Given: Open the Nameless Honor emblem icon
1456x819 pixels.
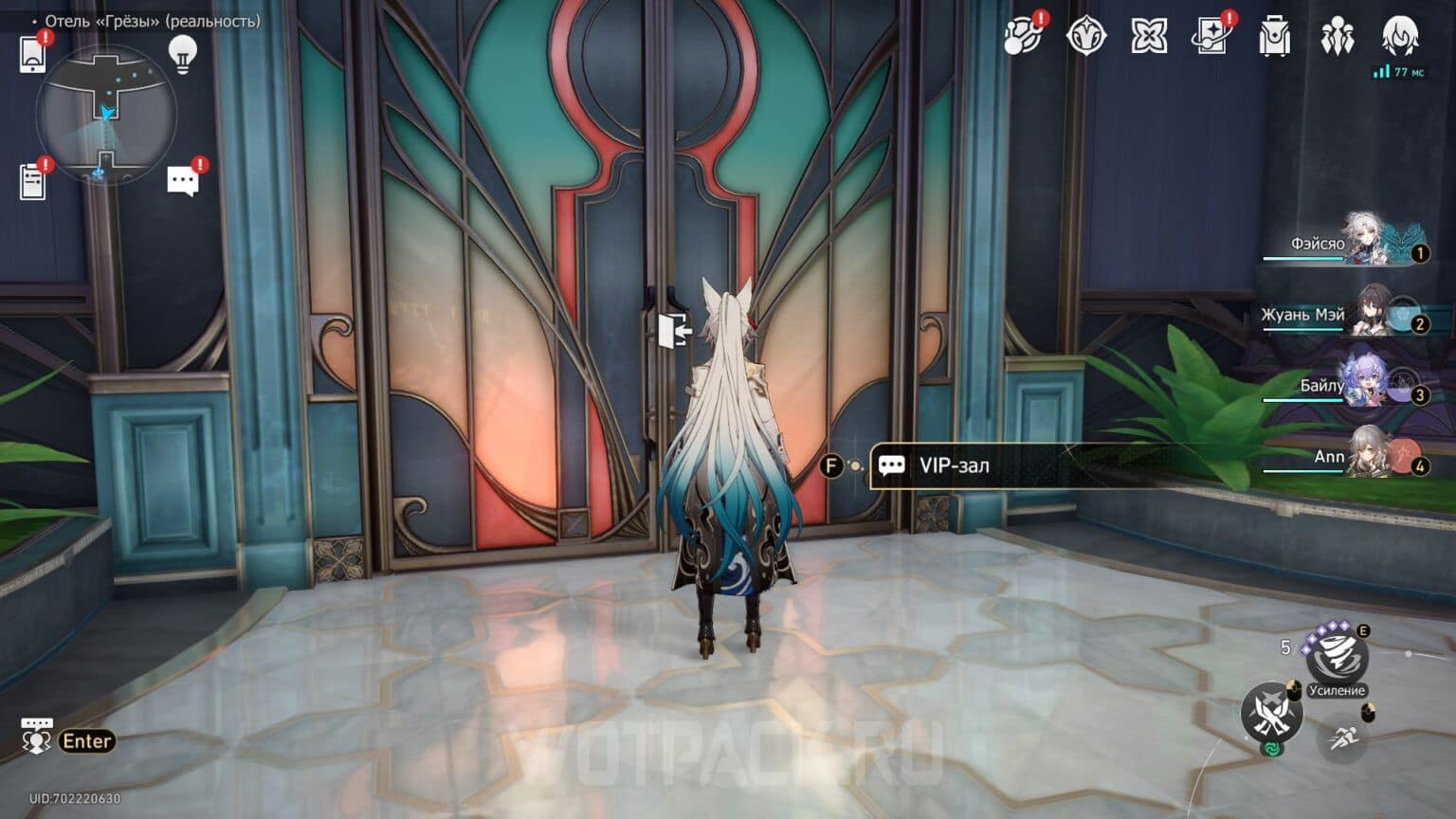Looking at the screenshot, I should tap(1086, 36).
